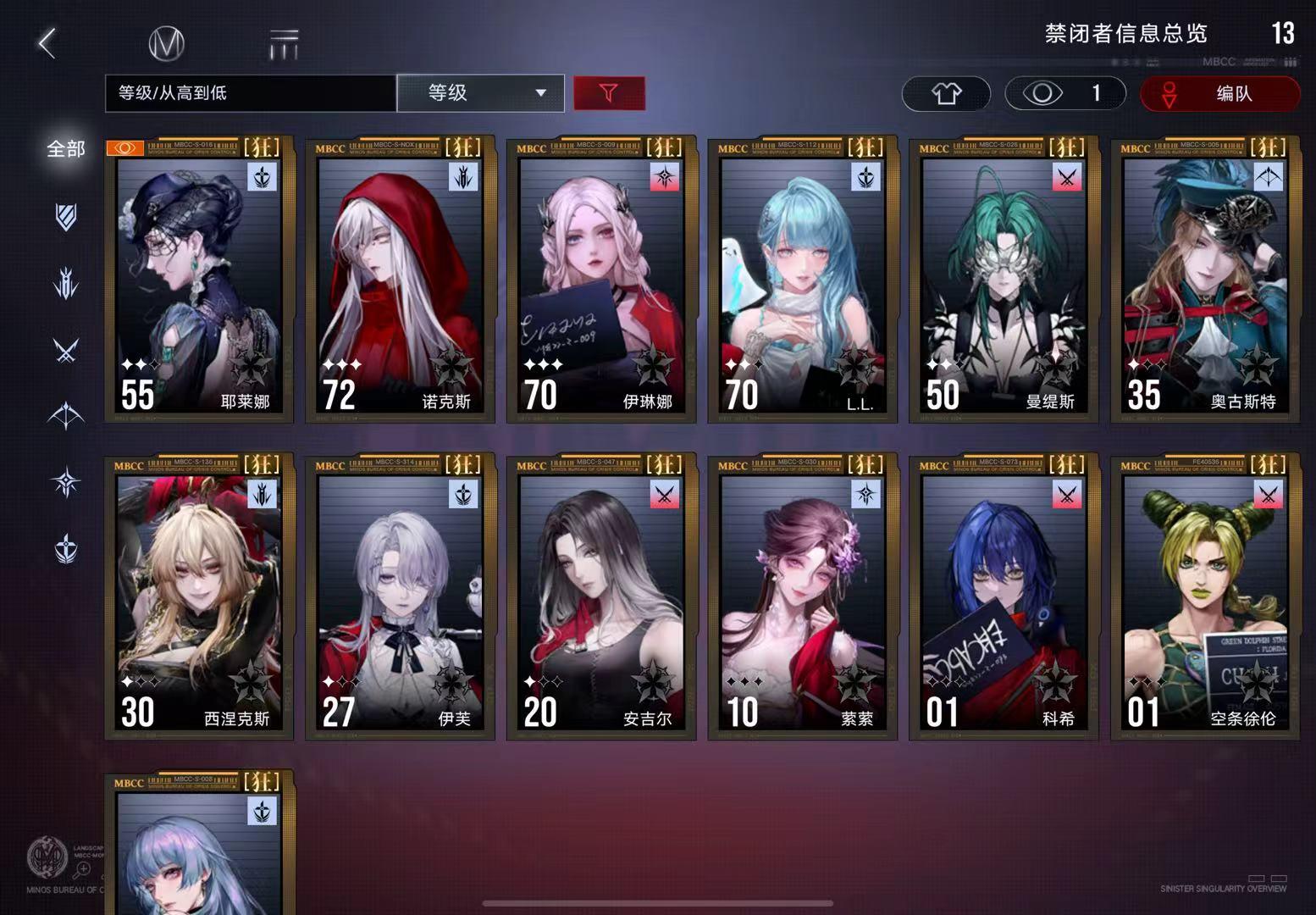This screenshot has height=915, width=1316.
Task: Open the 等级 sorting dropdown
Action: pyautogui.click(x=480, y=93)
